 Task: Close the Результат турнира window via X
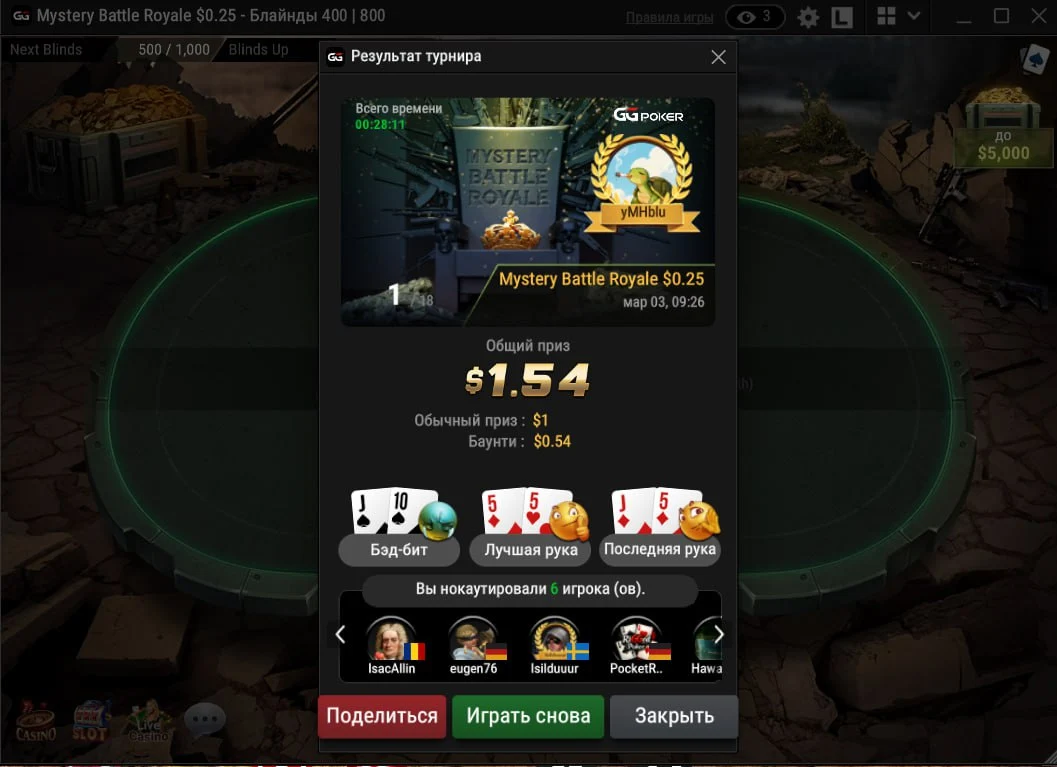point(718,57)
